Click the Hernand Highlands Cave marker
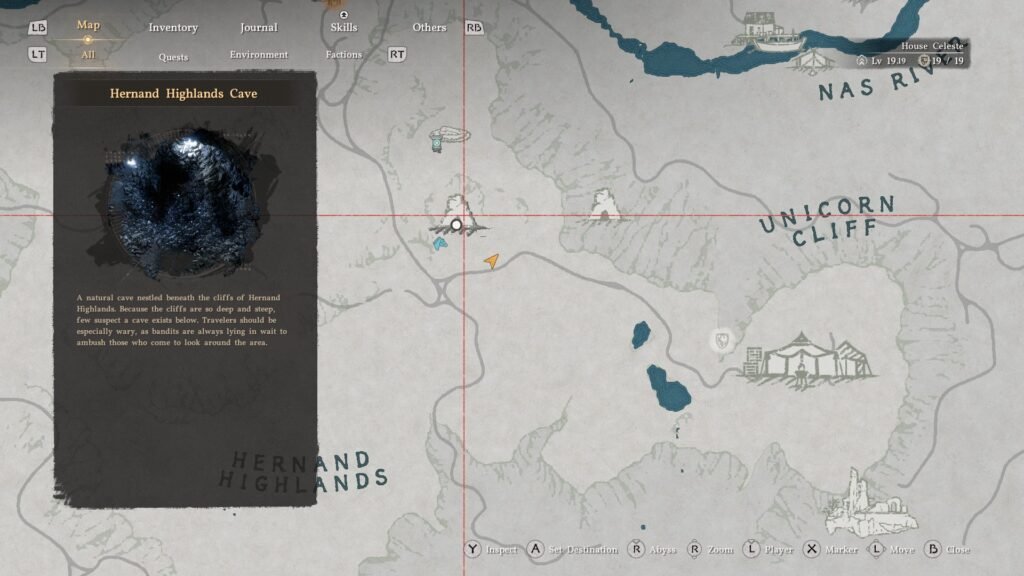 (457, 225)
